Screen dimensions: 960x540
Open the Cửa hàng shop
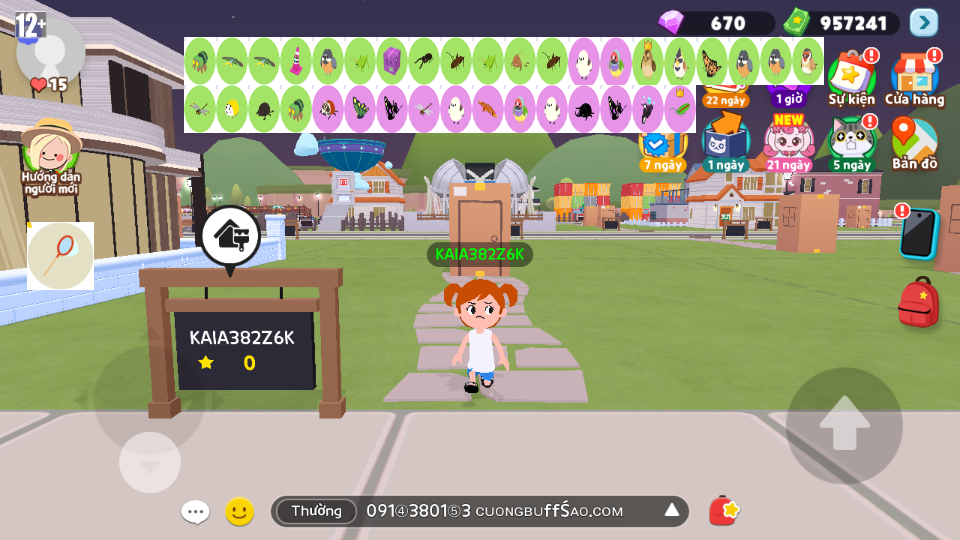point(914,77)
